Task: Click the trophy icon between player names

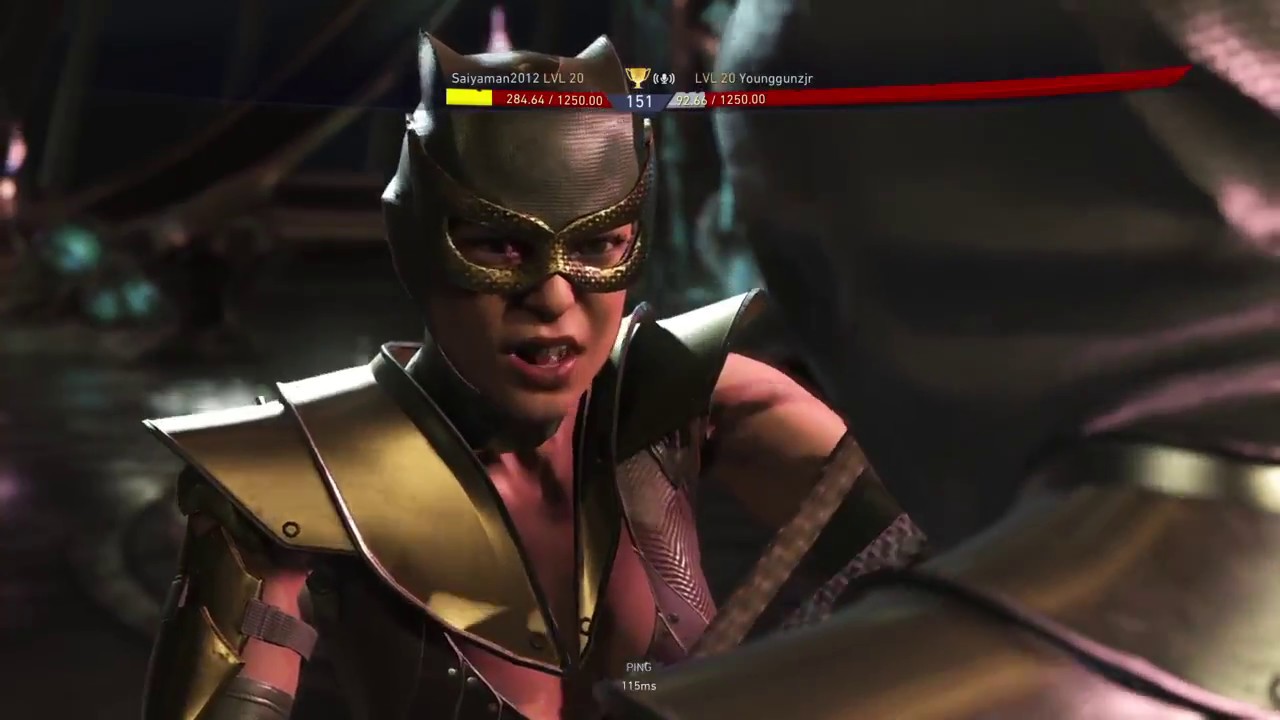Action: pyautogui.click(x=637, y=77)
